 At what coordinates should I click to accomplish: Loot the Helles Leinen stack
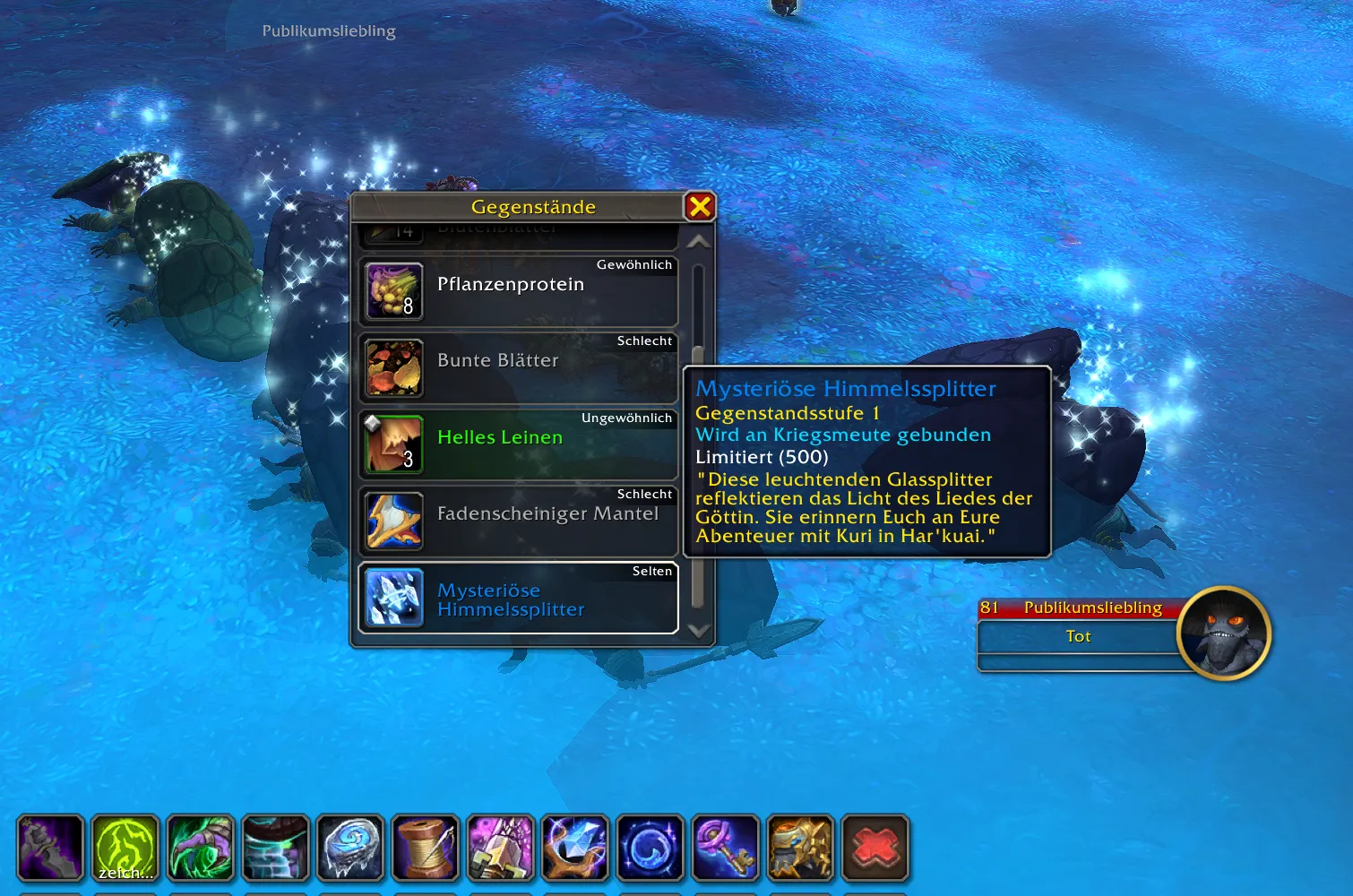click(518, 444)
